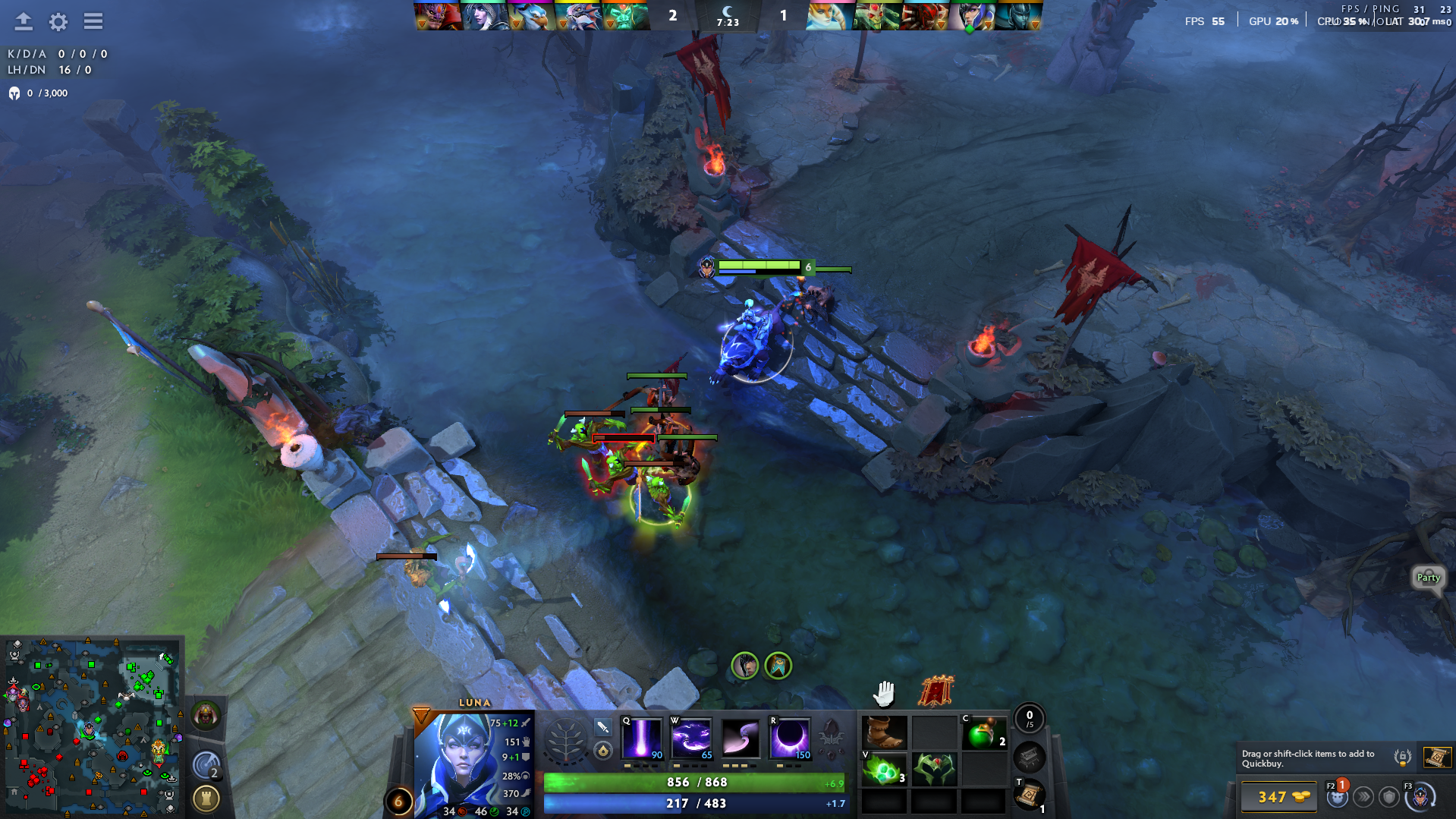Open the talent tree icon

[x=565, y=739]
